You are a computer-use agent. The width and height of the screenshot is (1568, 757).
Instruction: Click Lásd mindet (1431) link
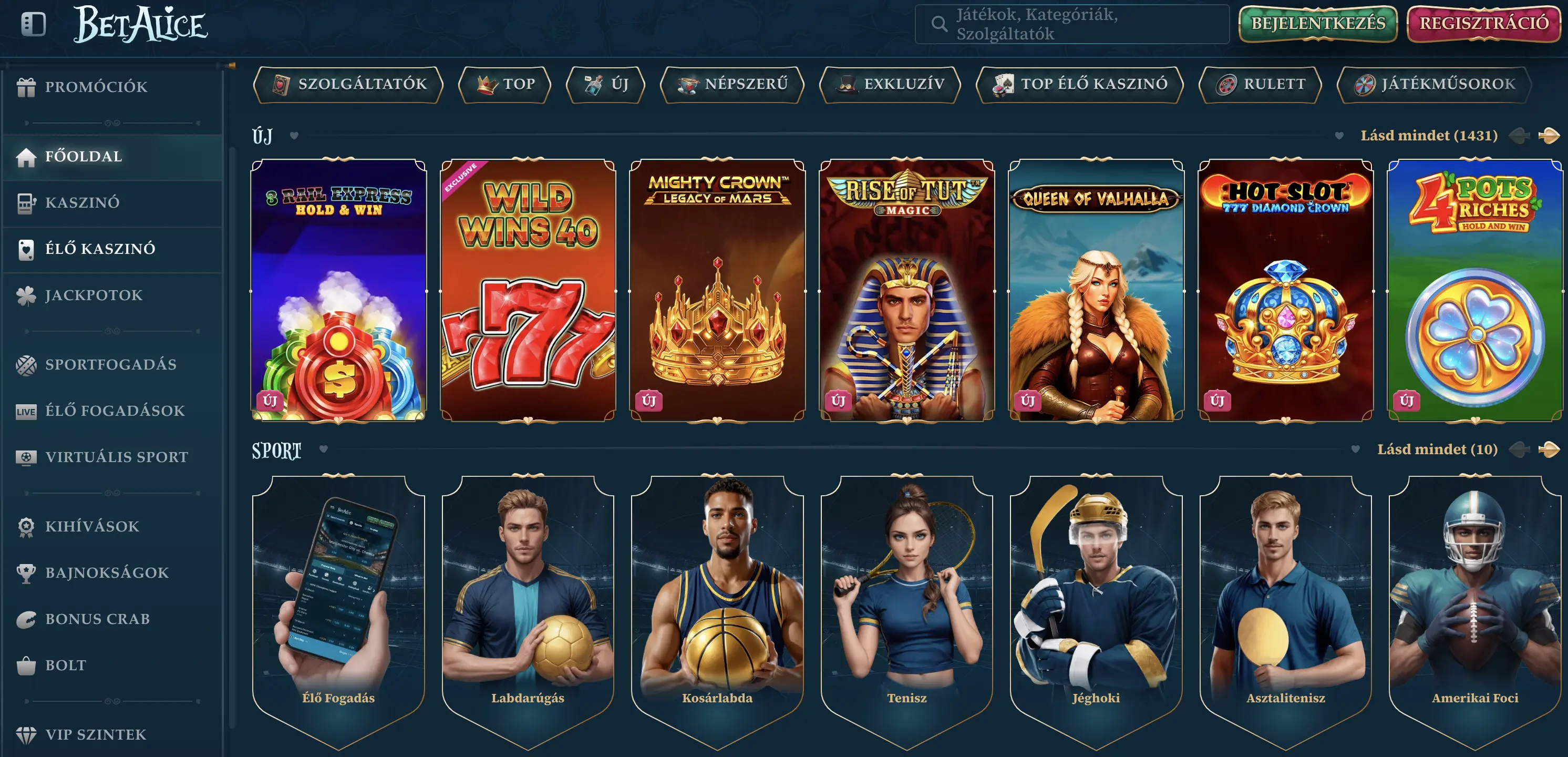pos(1429,136)
